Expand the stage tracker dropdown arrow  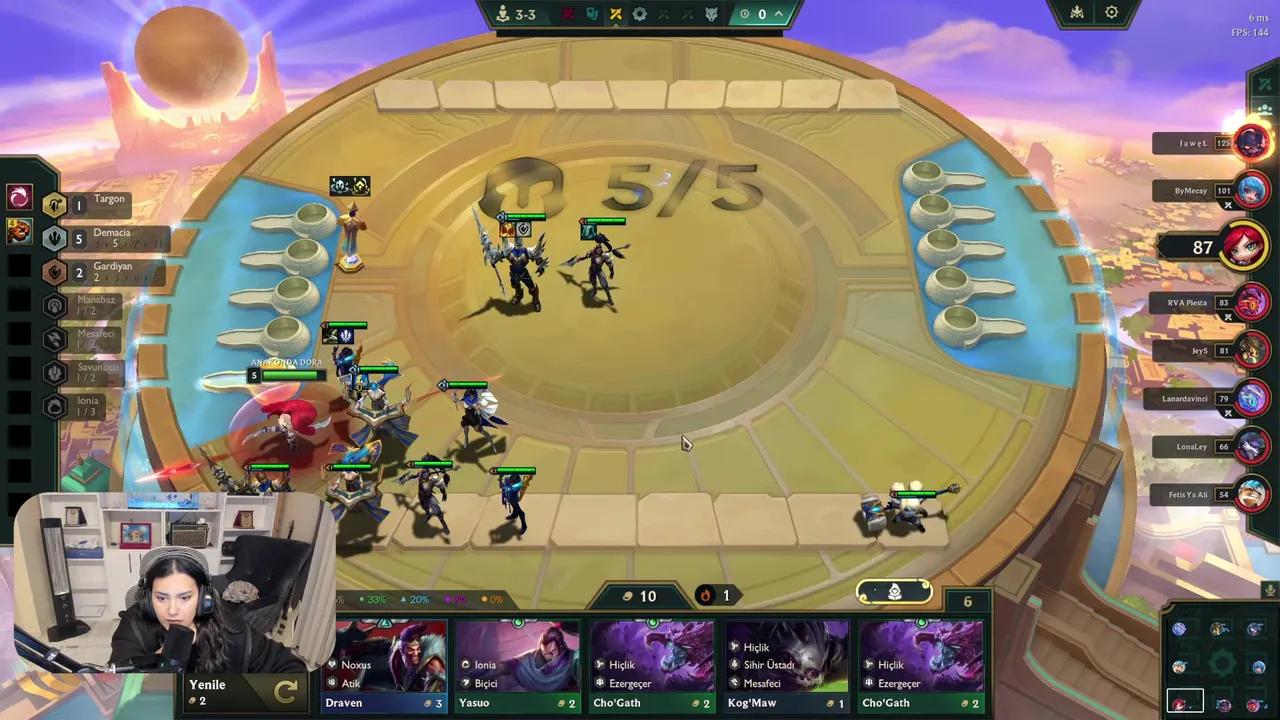[778, 14]
